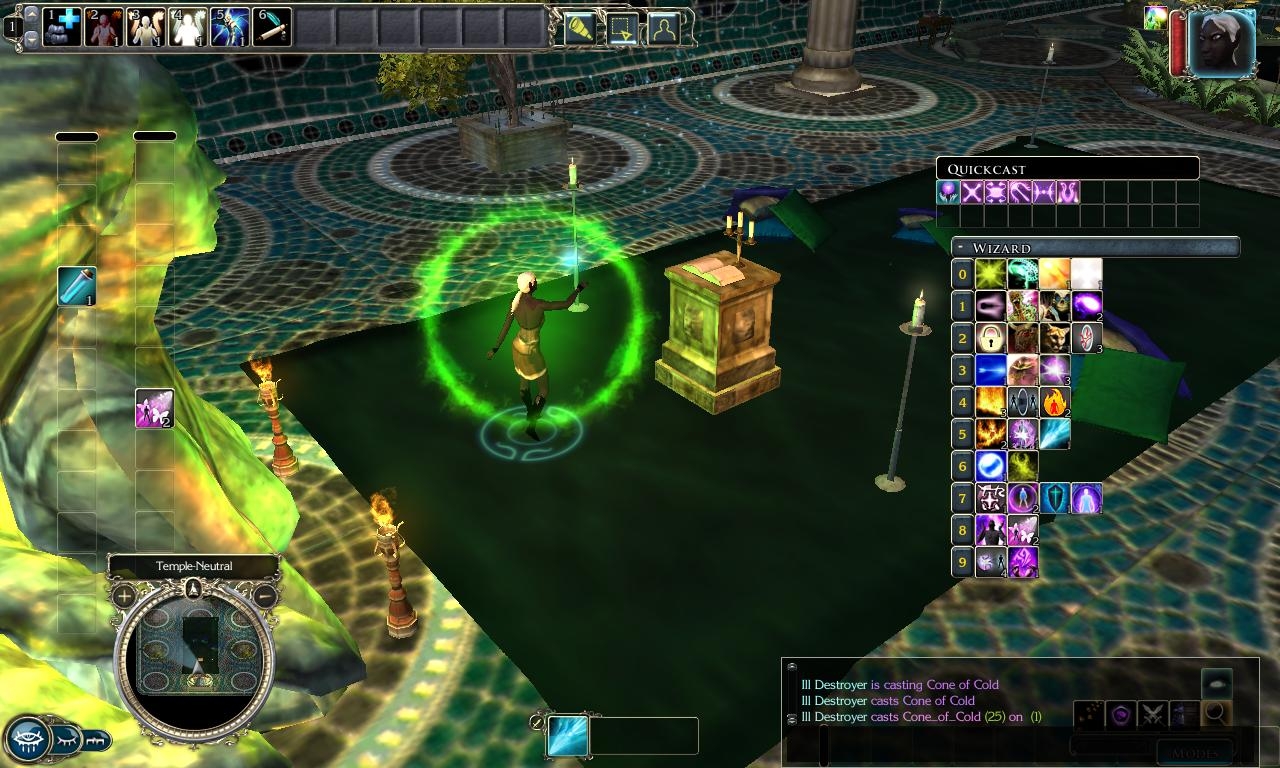Zoom out the minimap with the minus button
1280x768 pixels.
(265, 597)
